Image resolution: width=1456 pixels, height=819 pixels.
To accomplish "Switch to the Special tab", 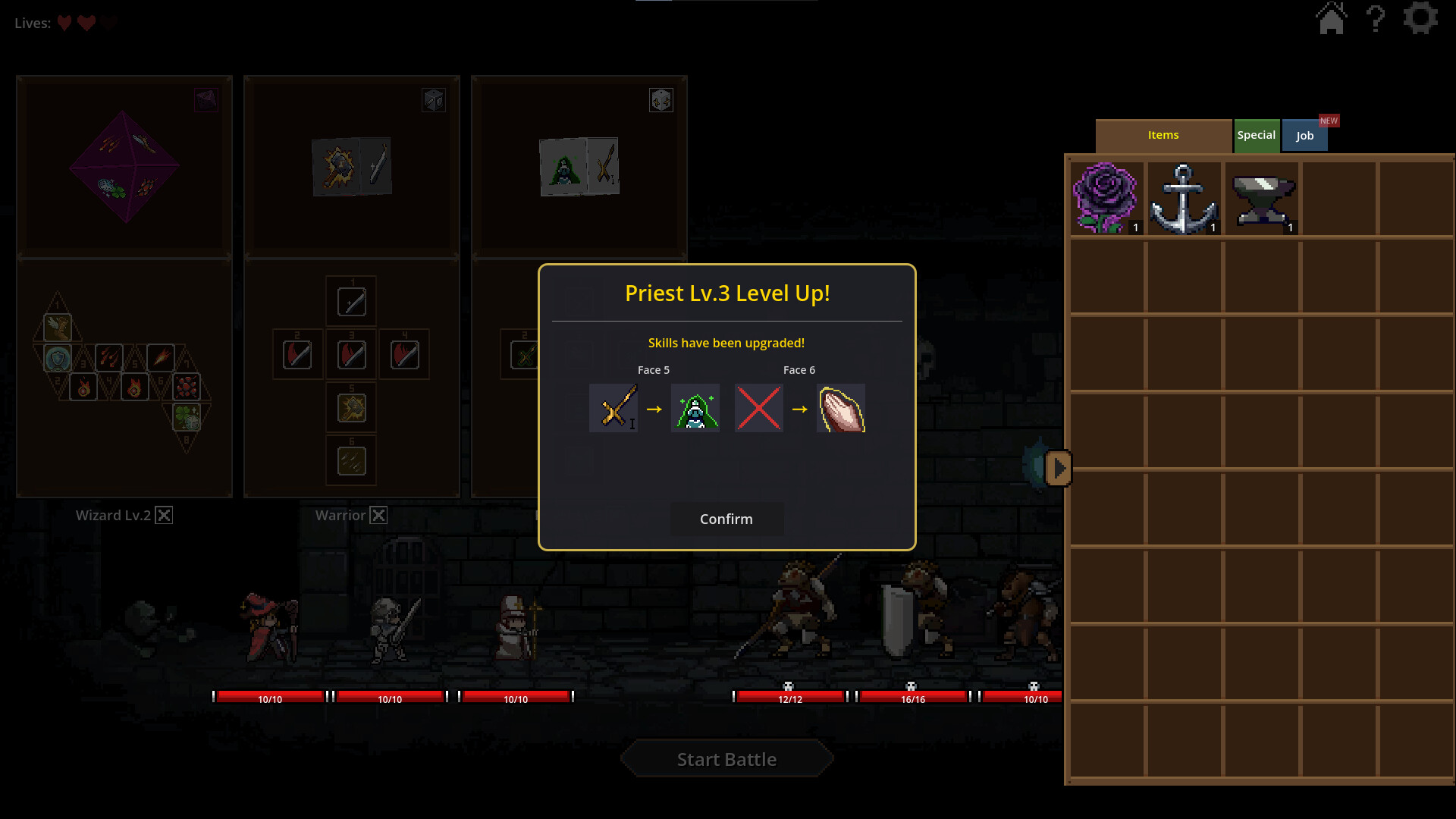I will click(1256, 136).
